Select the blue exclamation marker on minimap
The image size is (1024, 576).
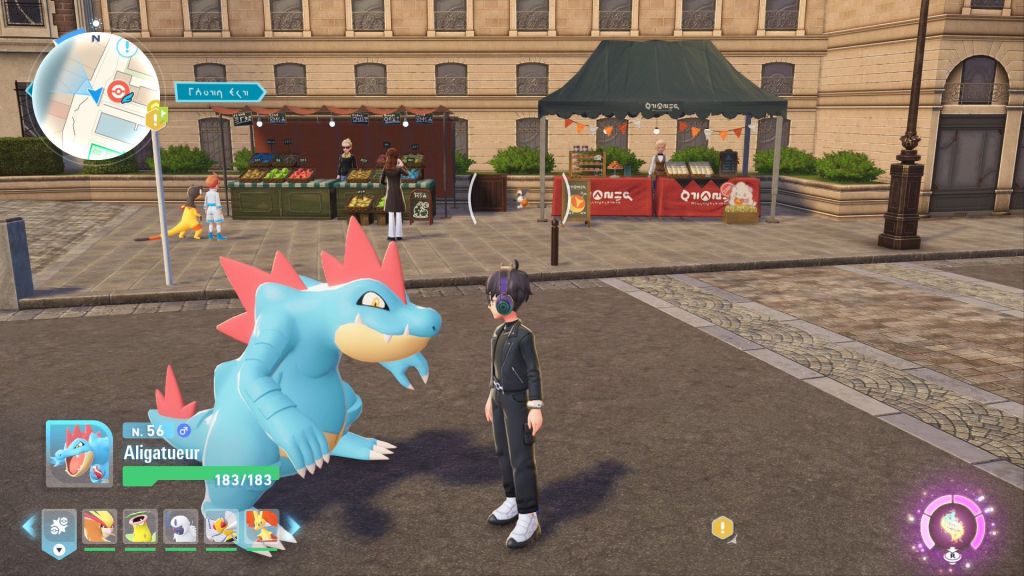(127, 46)
